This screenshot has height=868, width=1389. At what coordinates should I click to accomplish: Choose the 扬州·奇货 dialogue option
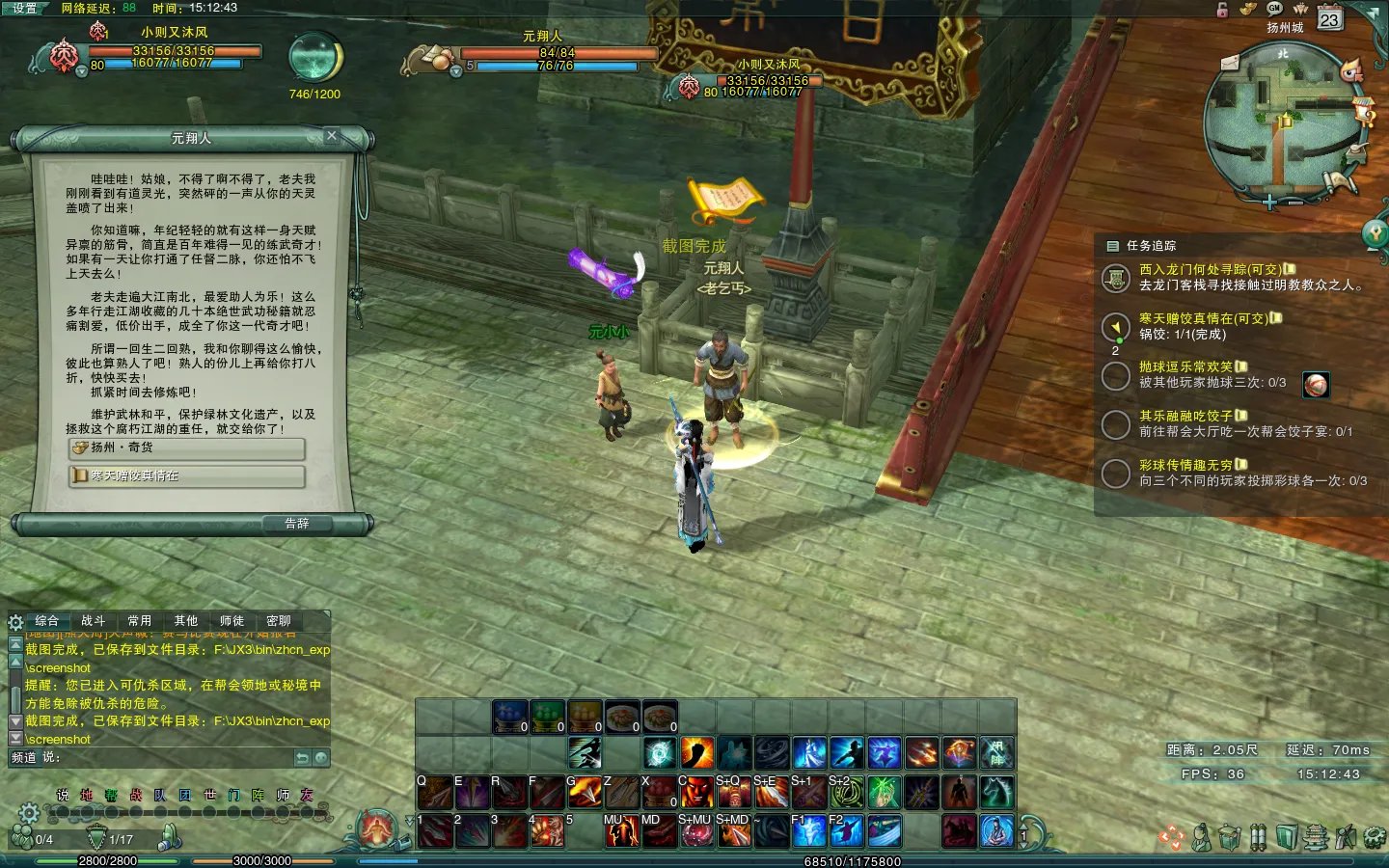click(x=187, y=448)
